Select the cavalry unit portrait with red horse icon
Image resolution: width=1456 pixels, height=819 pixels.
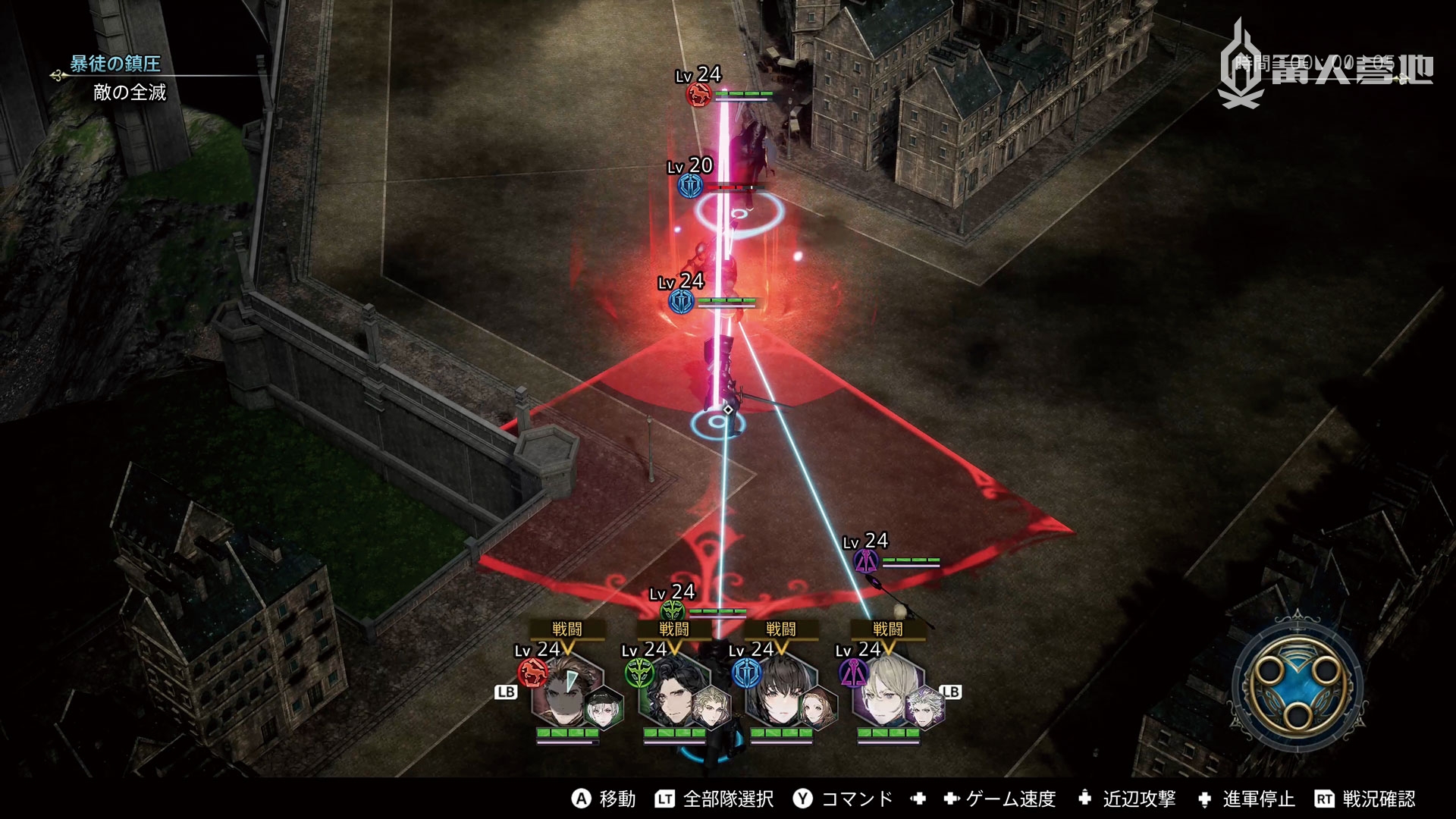click(x=570, y=694)
